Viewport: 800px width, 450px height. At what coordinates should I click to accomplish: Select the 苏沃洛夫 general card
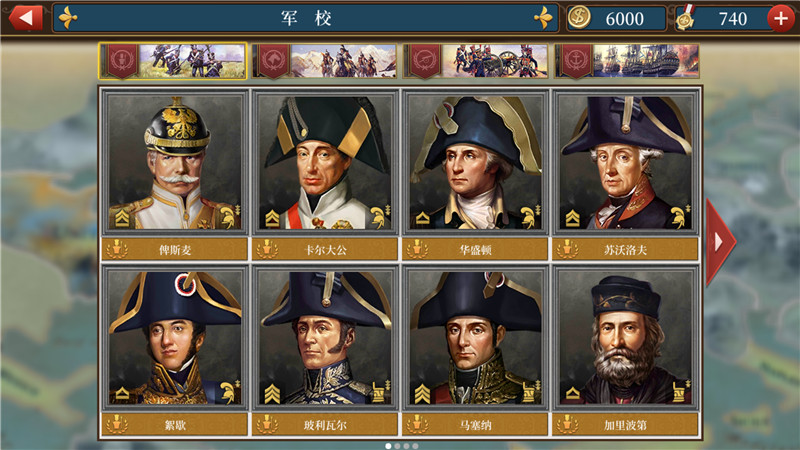tap(626, 164)
